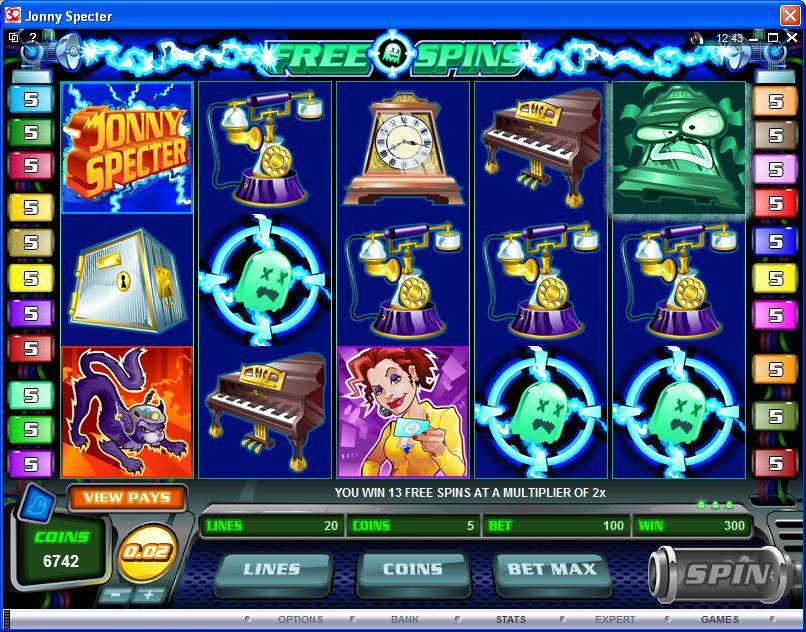Open the GAMES menu

point(720,620)
